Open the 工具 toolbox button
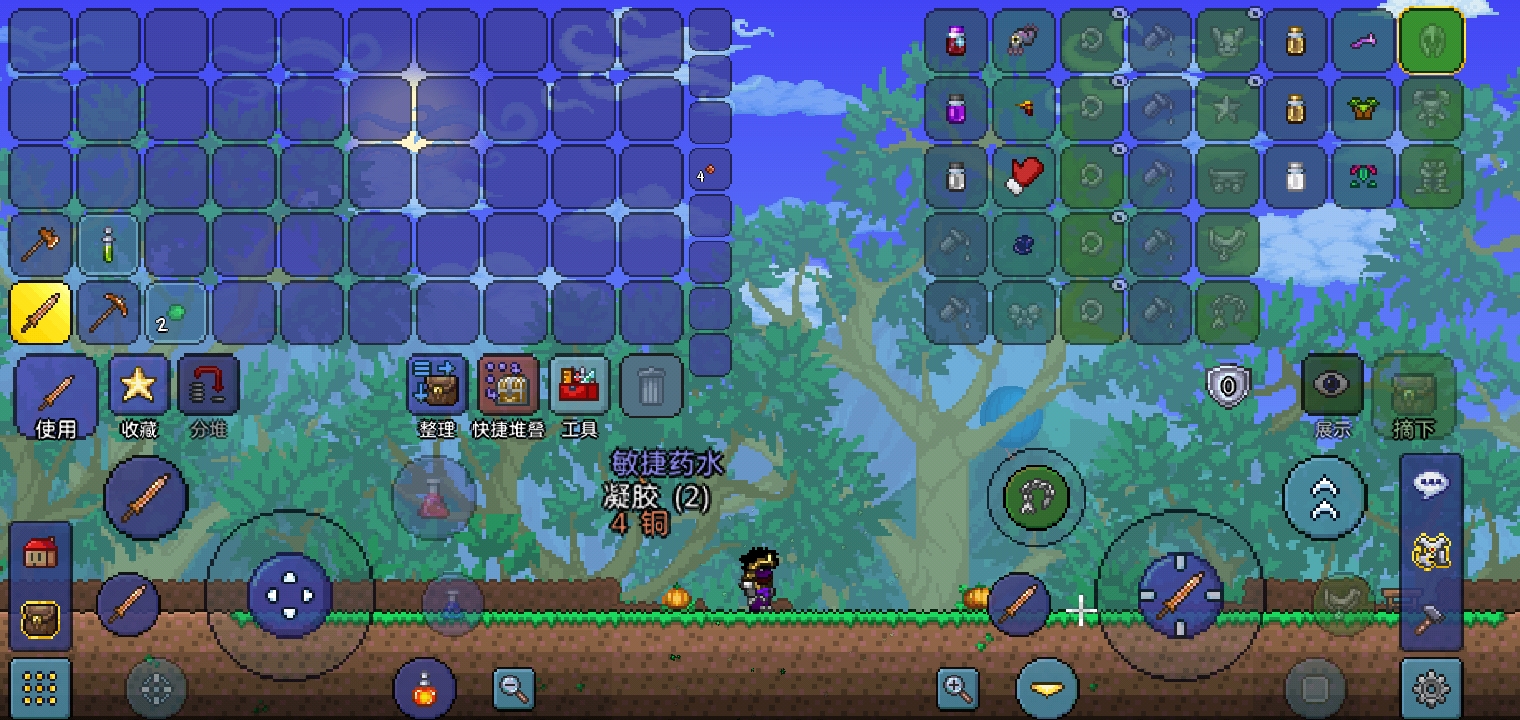 click(x=579, y=396)
